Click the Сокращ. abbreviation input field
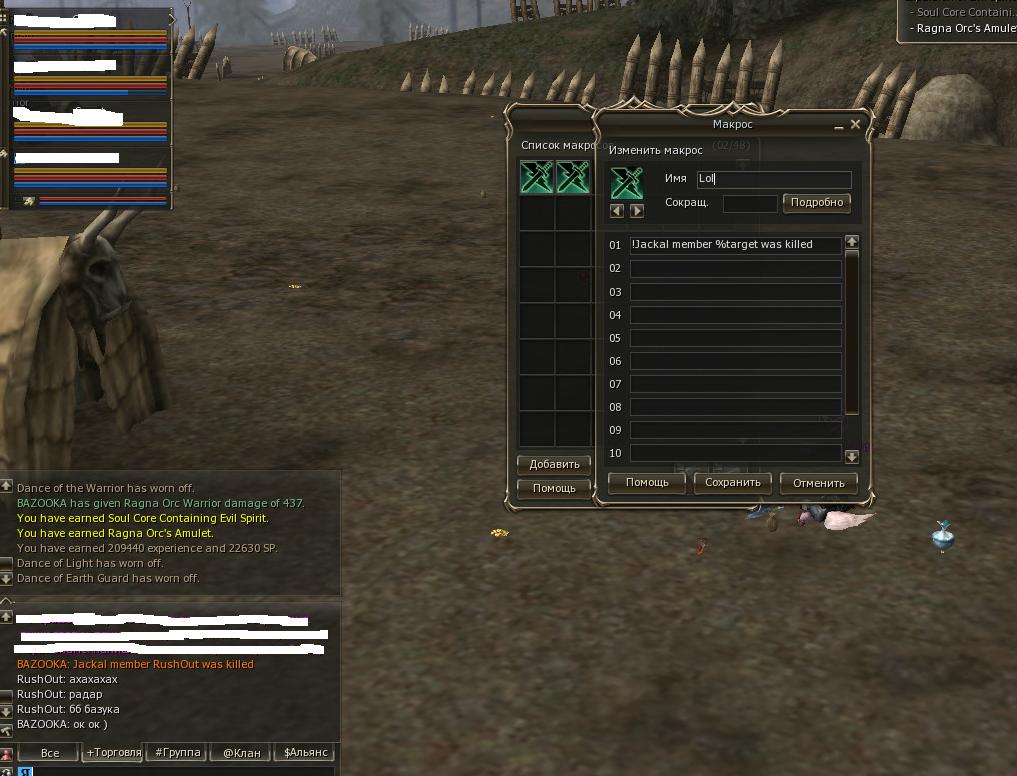This screenshot has width=1017, height=776. click(749, 203)
